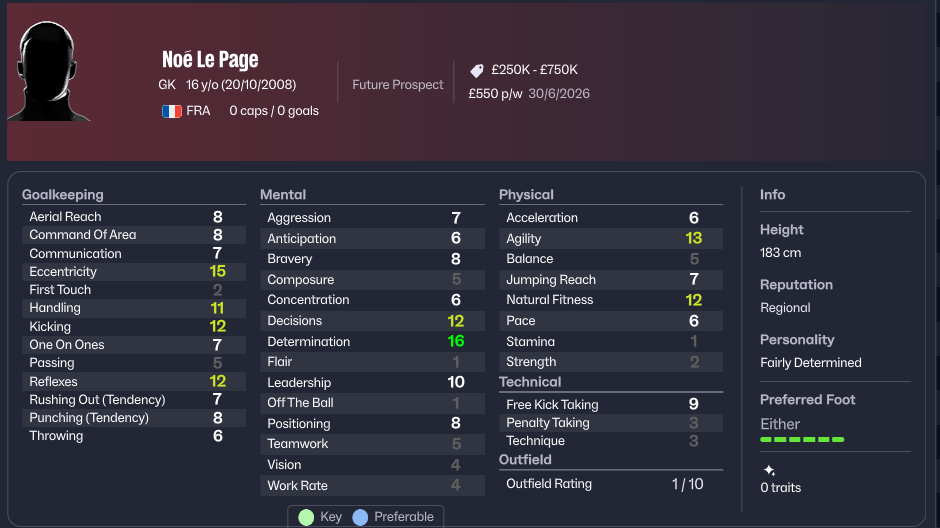The width and height of the screenshot is (940, 528).
Task: Select the Outfield Rating row
Action: (604, 484)
